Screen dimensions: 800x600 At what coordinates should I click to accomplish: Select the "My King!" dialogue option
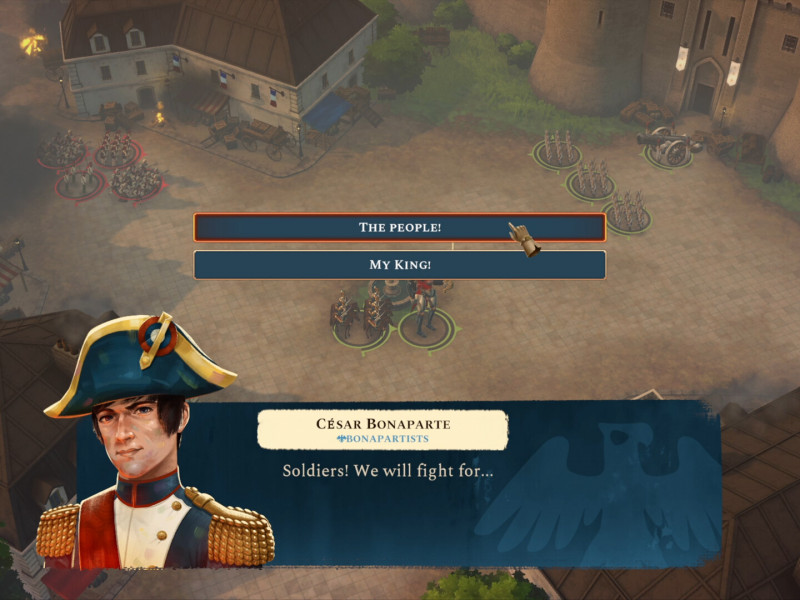[x=399, y=265]
